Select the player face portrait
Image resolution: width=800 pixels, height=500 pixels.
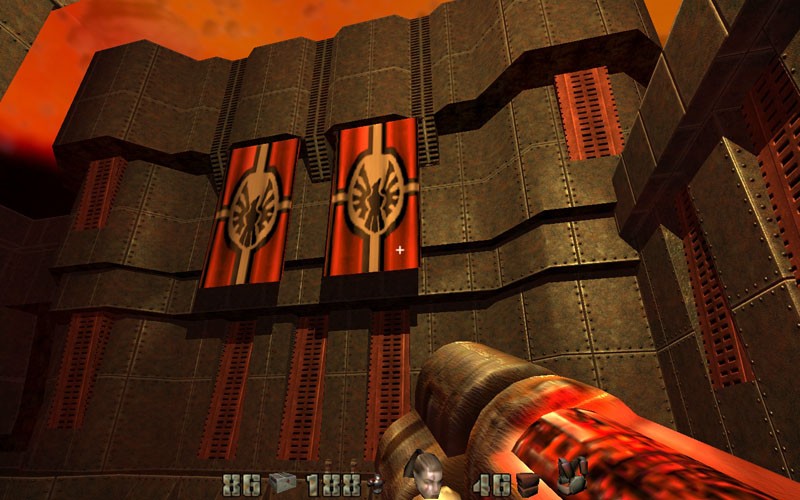point(426,478)
